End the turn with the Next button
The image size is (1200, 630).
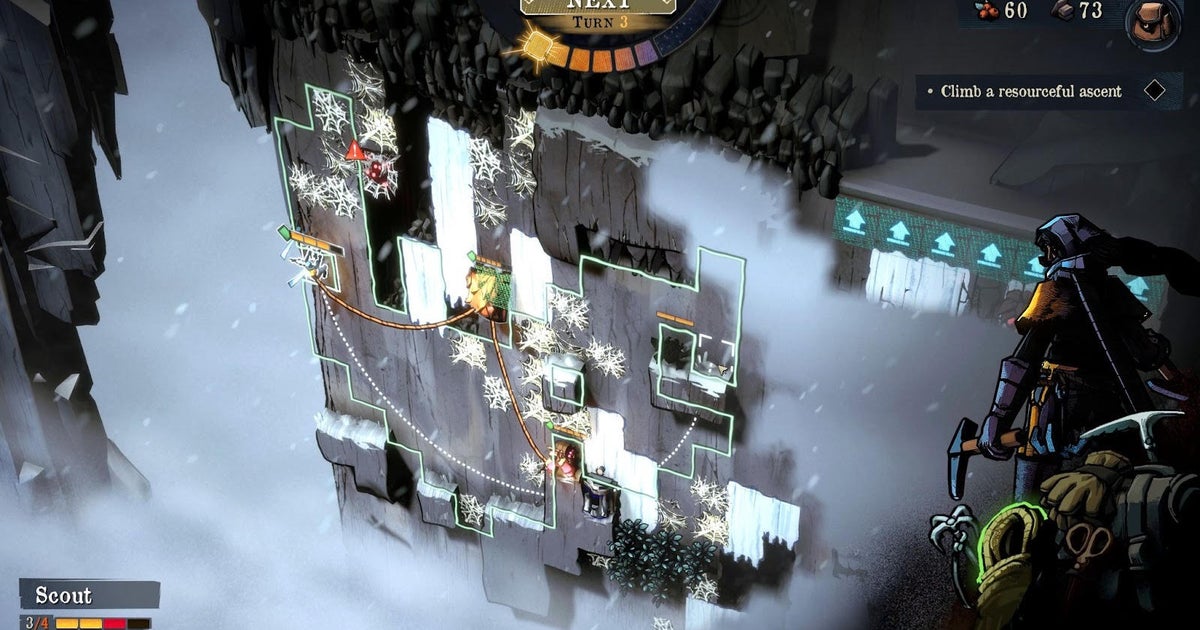(600, 6)
